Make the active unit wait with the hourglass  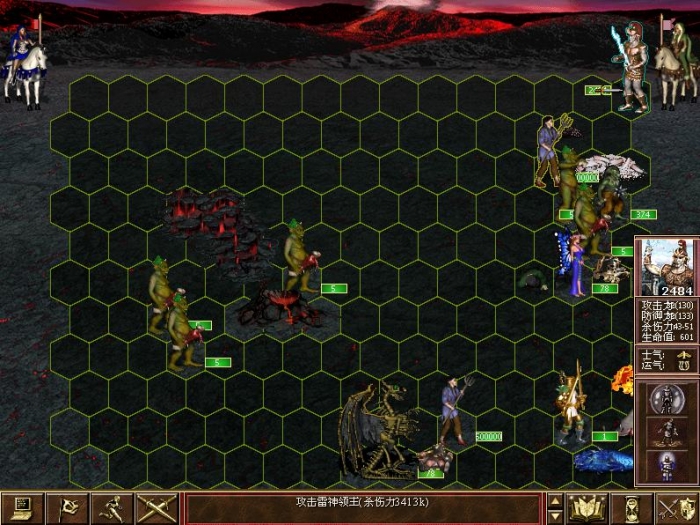click(631, 508)
